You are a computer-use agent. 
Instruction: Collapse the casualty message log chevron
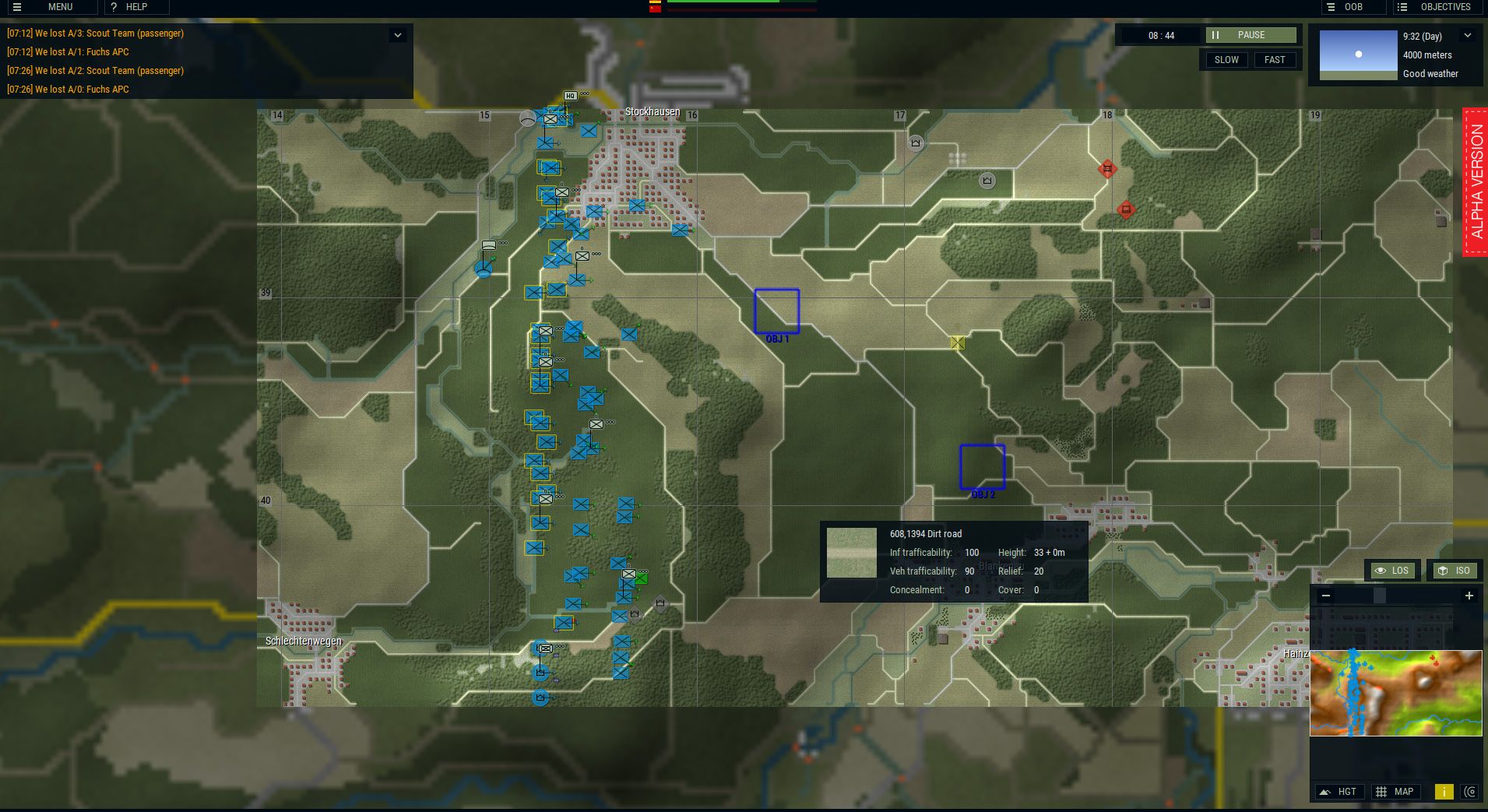(398, 35)
